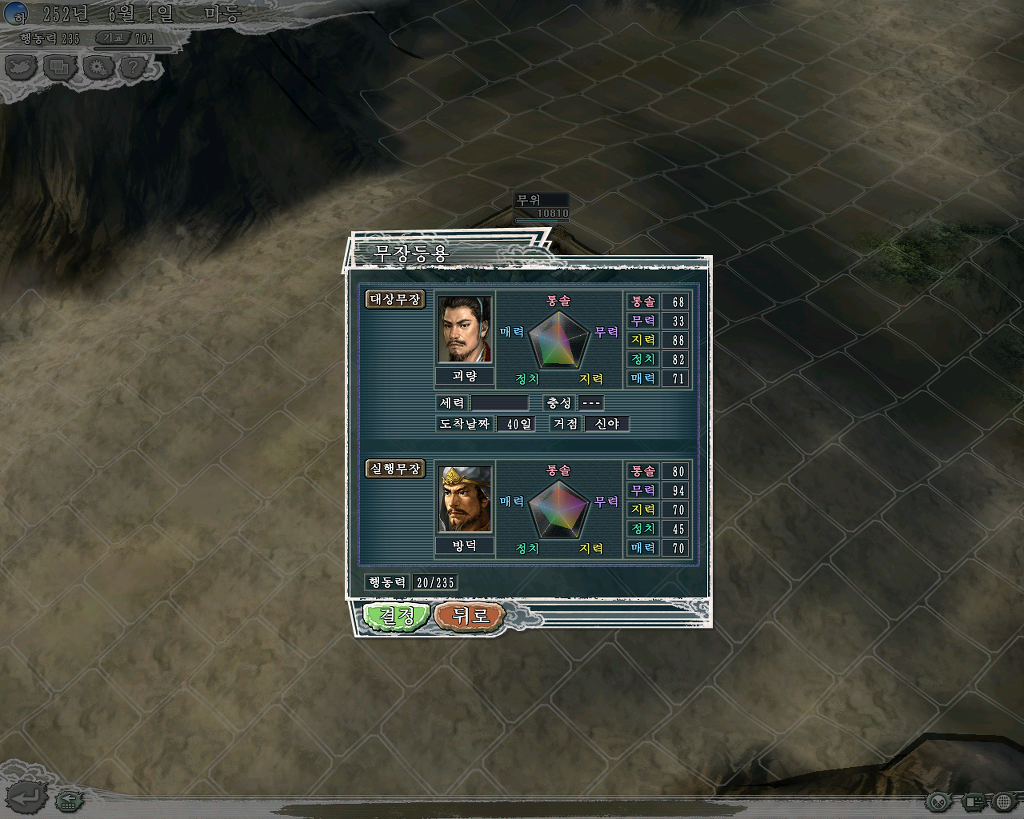Select the portrait of target officer 괴량

click(x=465, y=330)
